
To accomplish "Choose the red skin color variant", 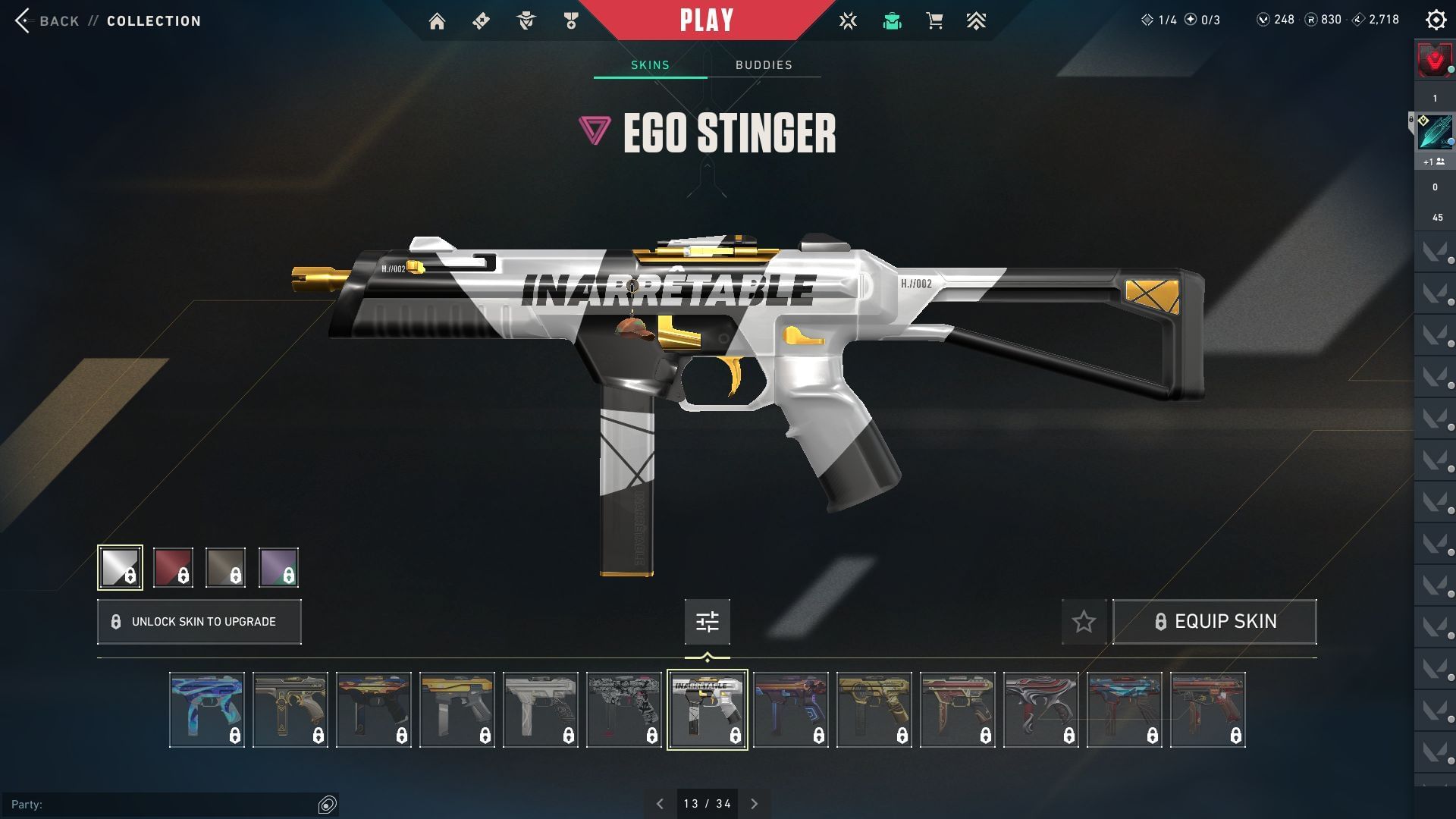I will click(x=173, y=567).
